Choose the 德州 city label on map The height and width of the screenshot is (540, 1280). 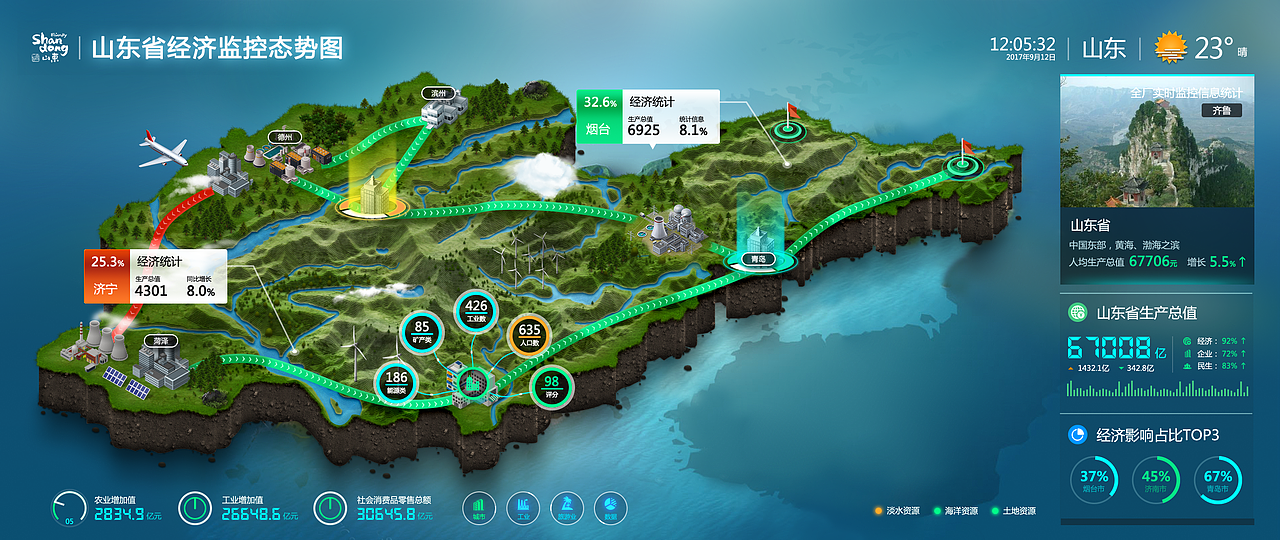pyautogui.click(x=284, y=138)
